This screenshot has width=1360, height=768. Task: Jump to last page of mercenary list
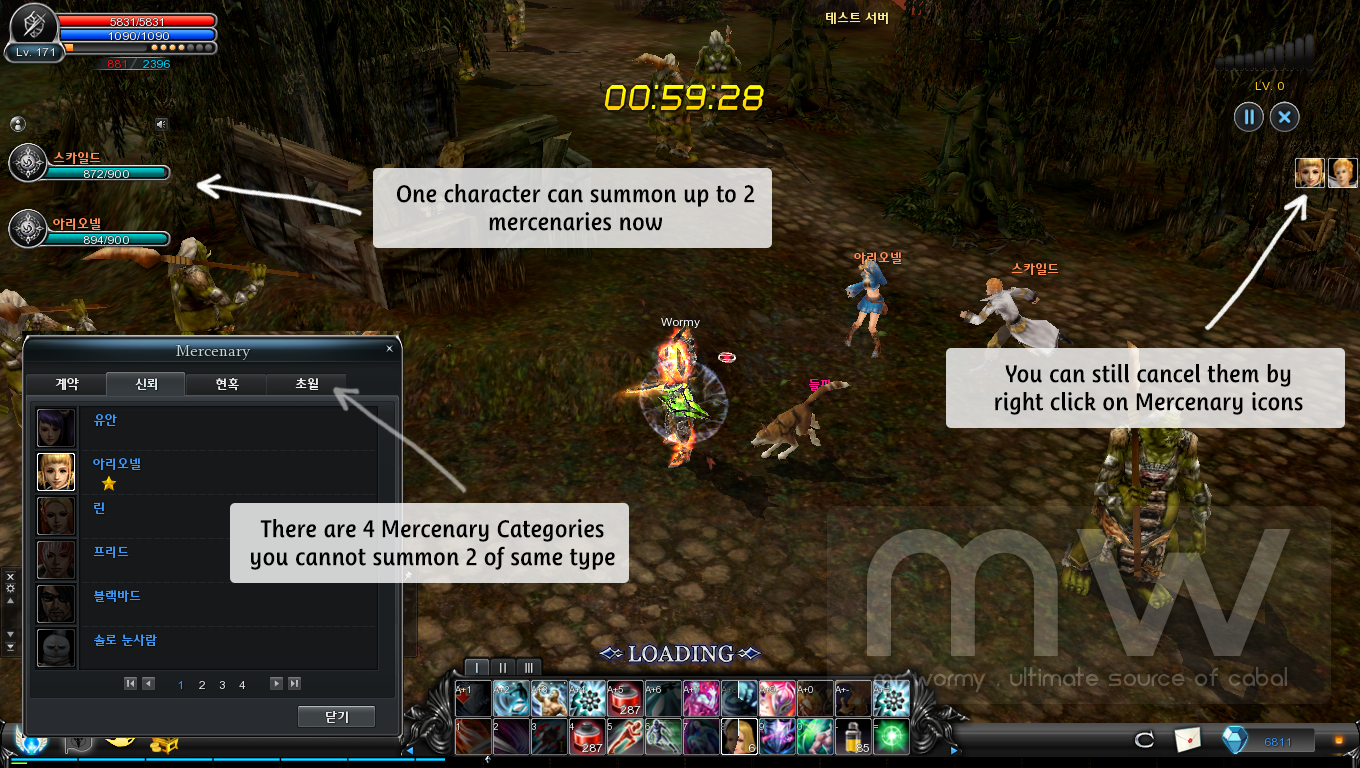pos(294,684)
